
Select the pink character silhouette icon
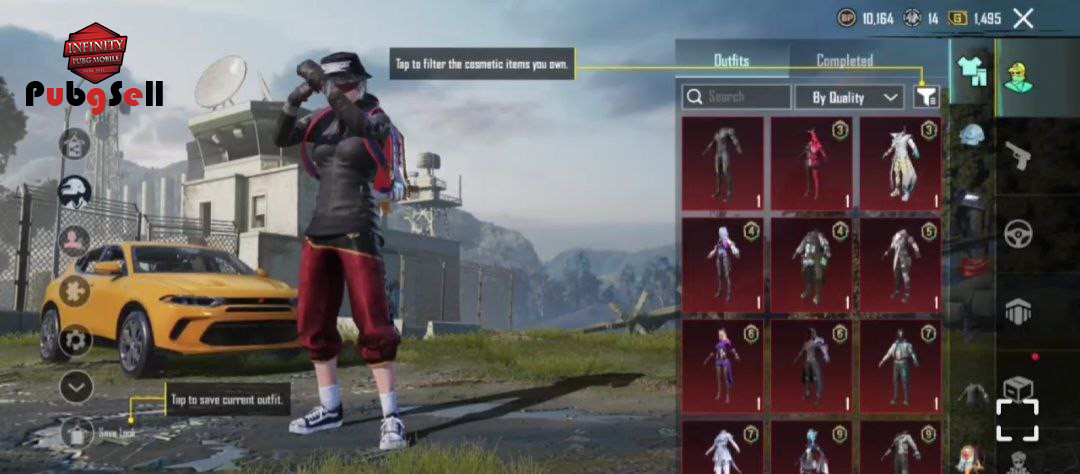click(x=75, y=241)
